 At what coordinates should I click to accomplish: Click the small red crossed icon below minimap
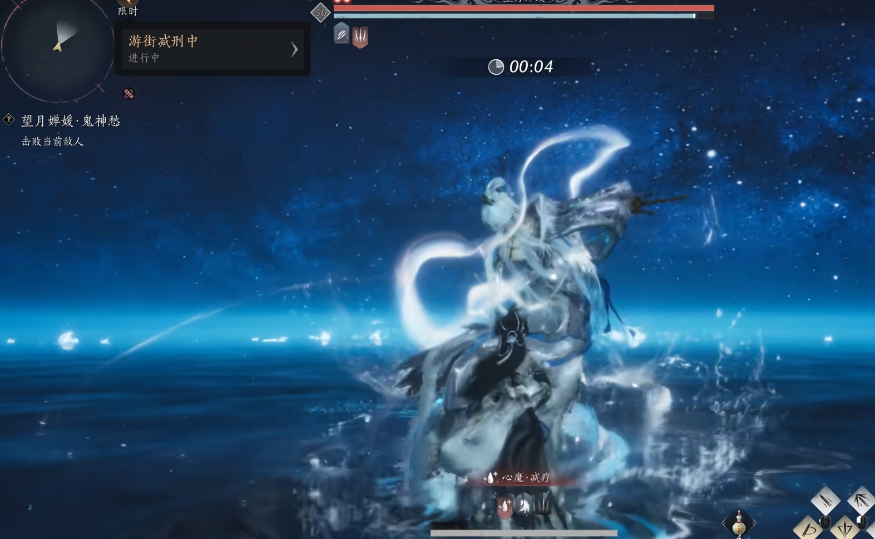point(128,94)
